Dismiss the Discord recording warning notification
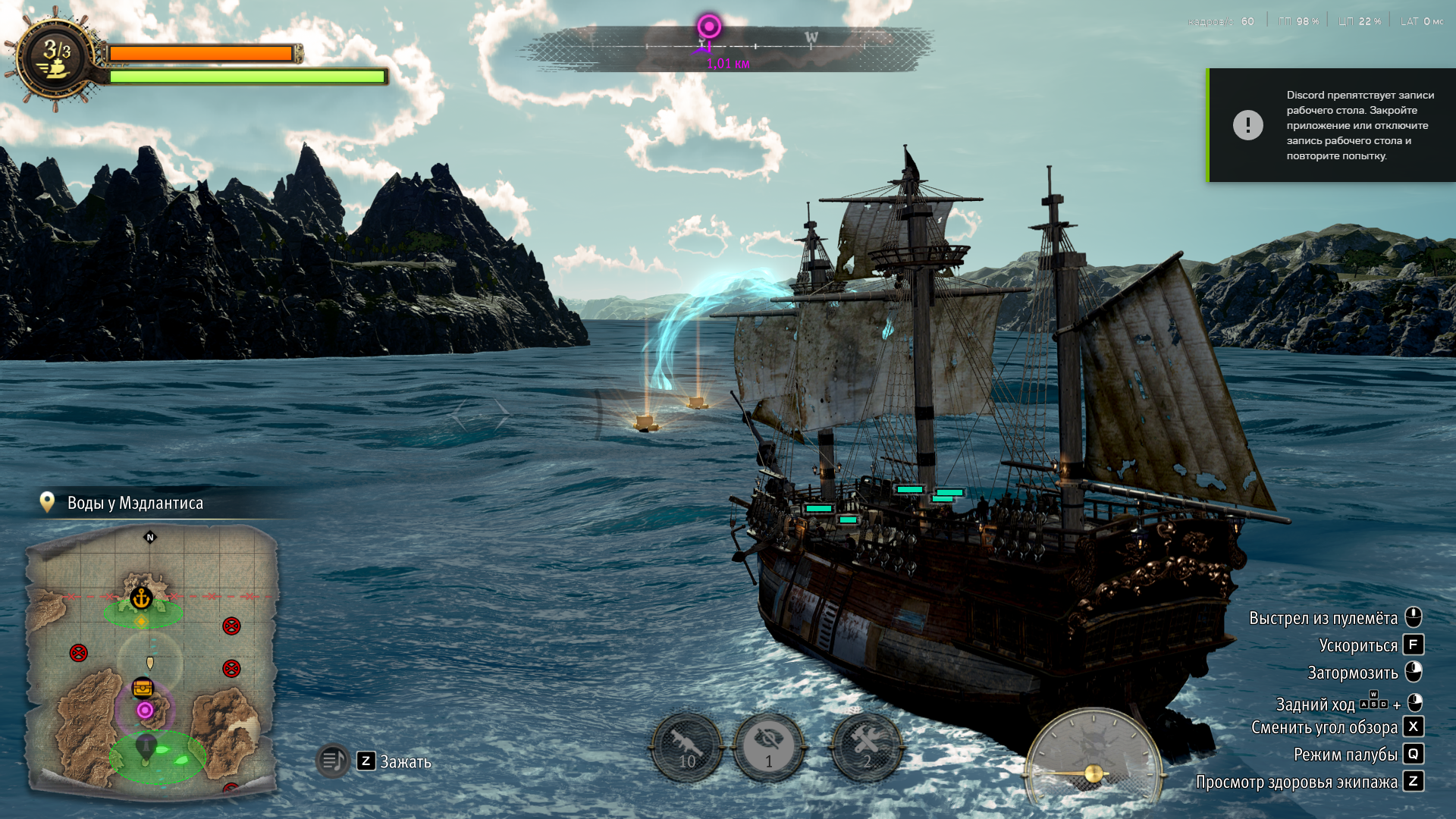The height and width of the screenshot is (819, 1456). click(1332, 125)
